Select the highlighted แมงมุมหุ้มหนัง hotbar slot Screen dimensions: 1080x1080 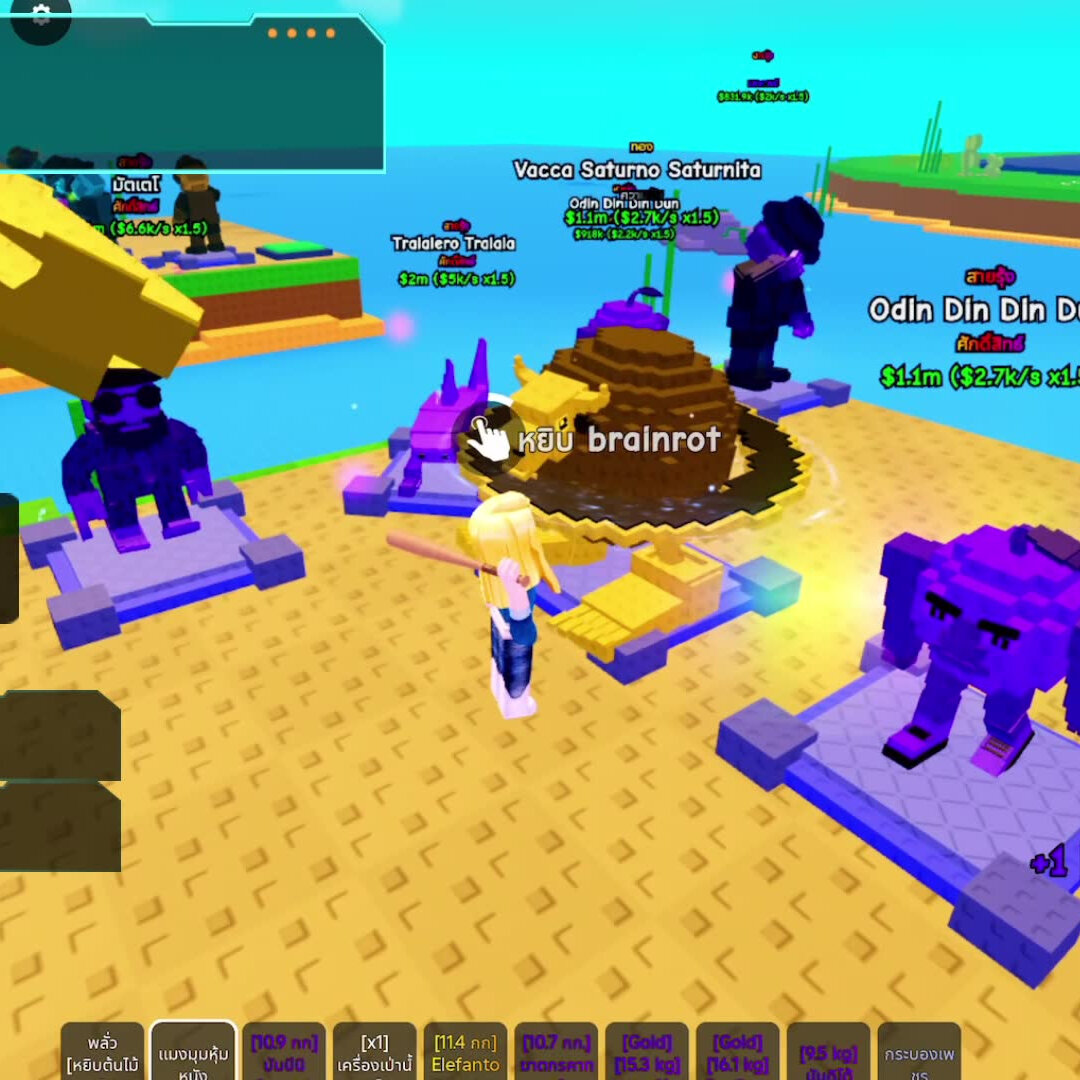[193, 1052]
